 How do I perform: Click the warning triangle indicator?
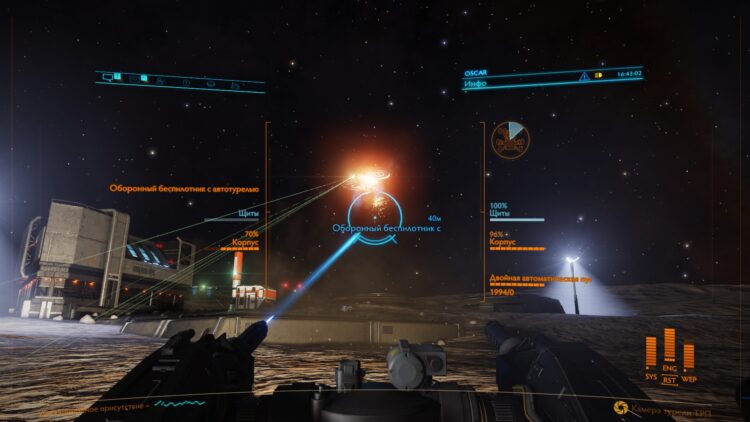tap(584, 75)
